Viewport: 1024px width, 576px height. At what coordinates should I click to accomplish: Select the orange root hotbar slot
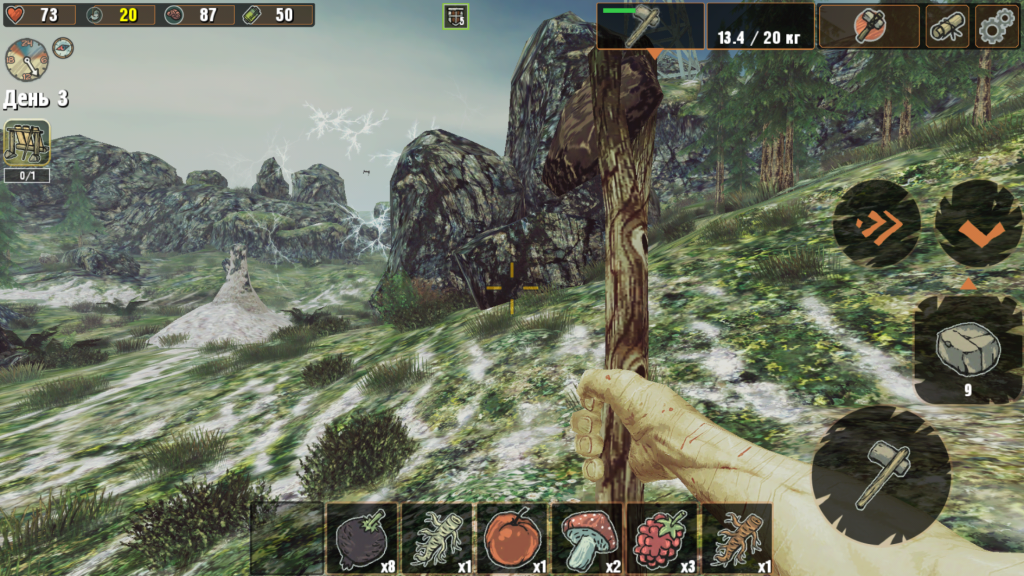pyautogui.click(x=736, y=538)
